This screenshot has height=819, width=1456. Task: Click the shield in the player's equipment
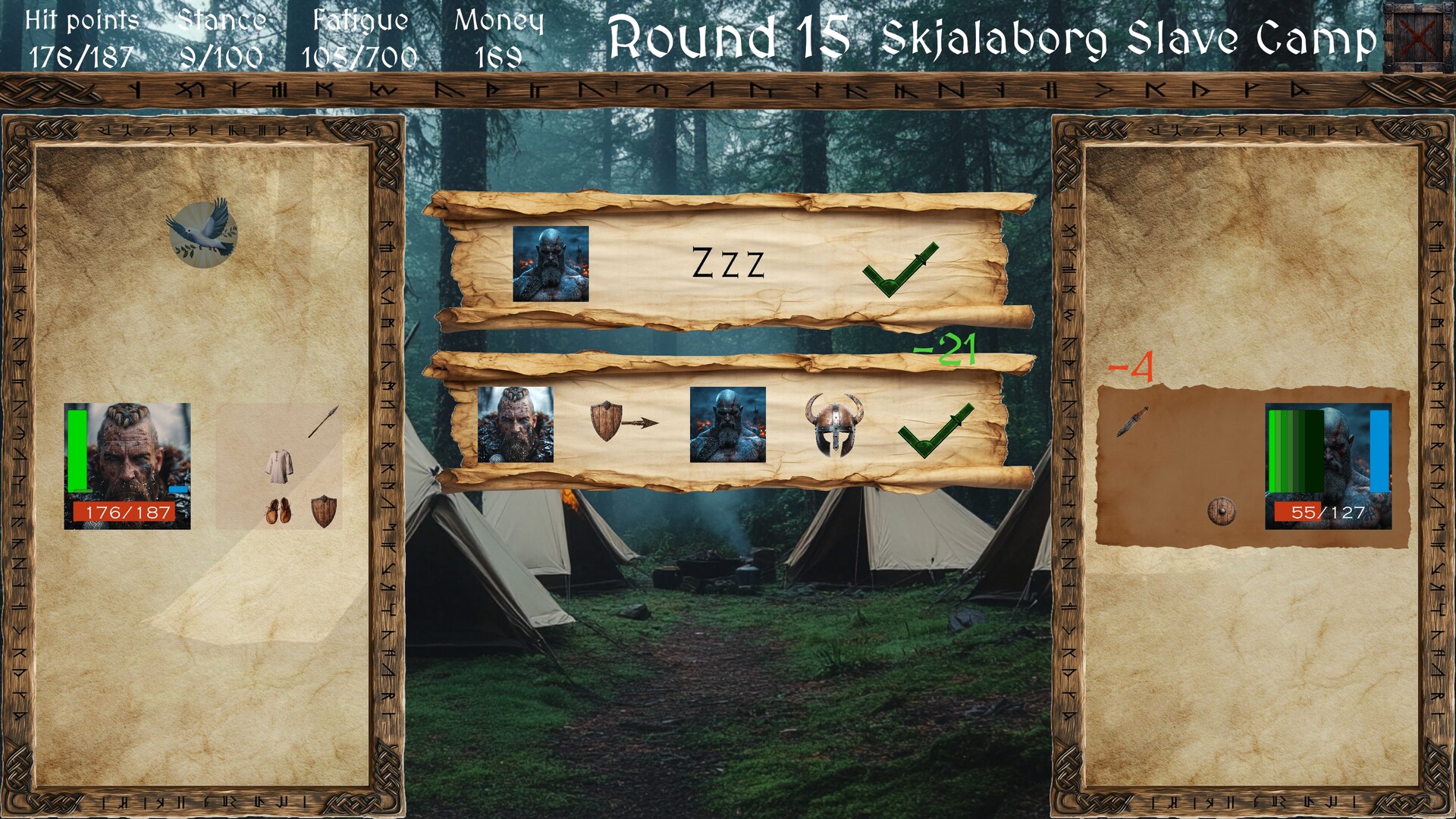pyautogui.click(x=325, y=510)
